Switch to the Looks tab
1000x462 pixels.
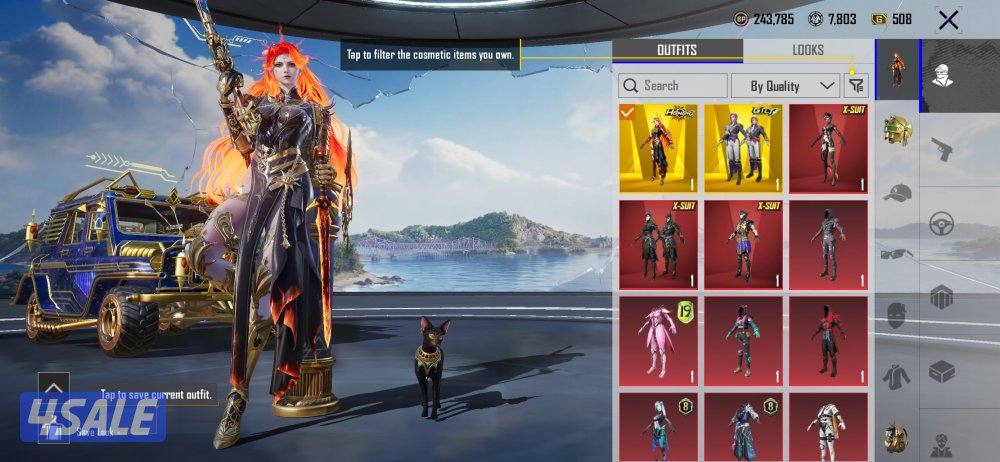coord(808,50)
